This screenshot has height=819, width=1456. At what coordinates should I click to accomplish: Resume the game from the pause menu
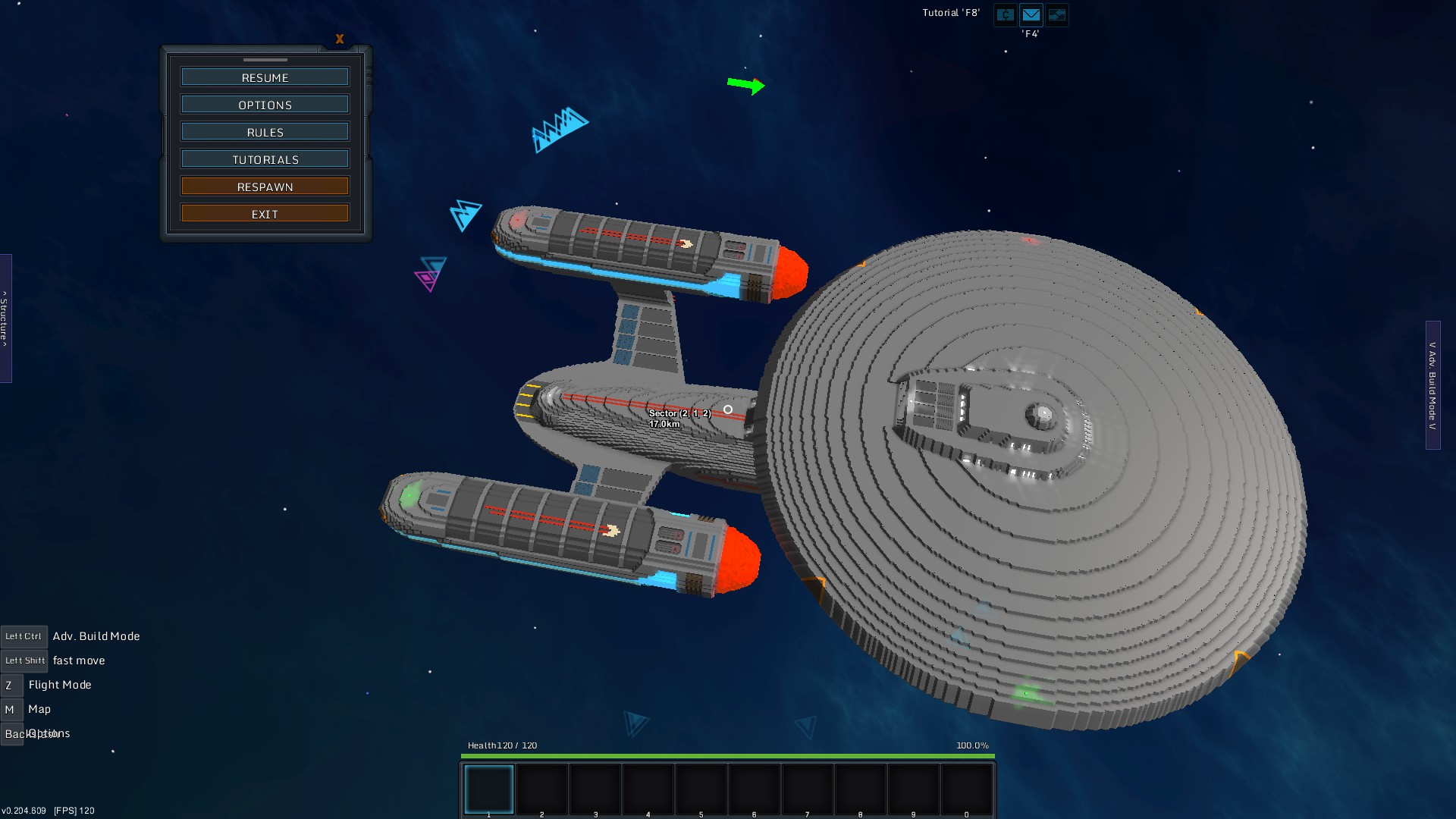click(265, 77)
